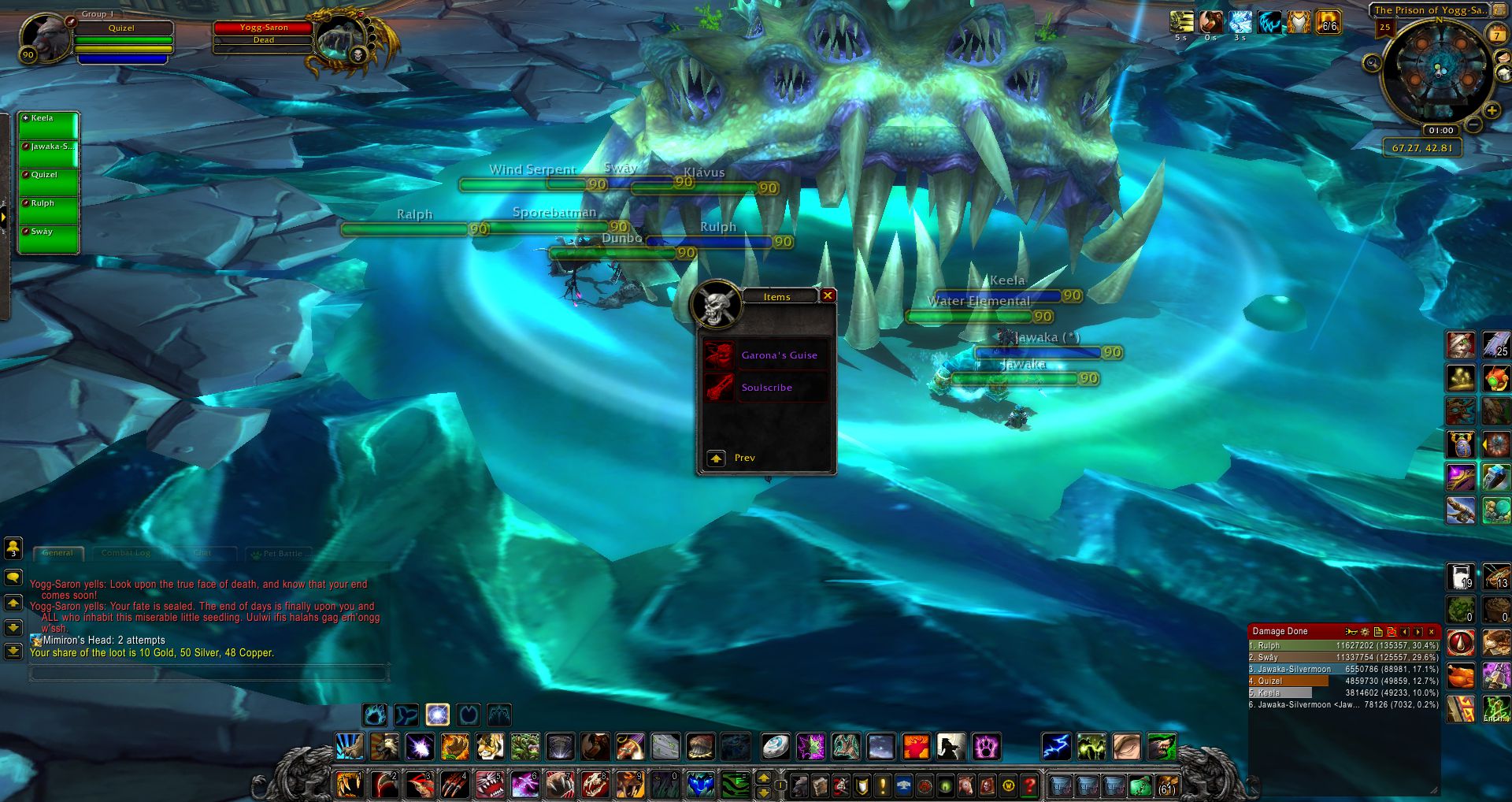Click the chat input box

(209, 673)
